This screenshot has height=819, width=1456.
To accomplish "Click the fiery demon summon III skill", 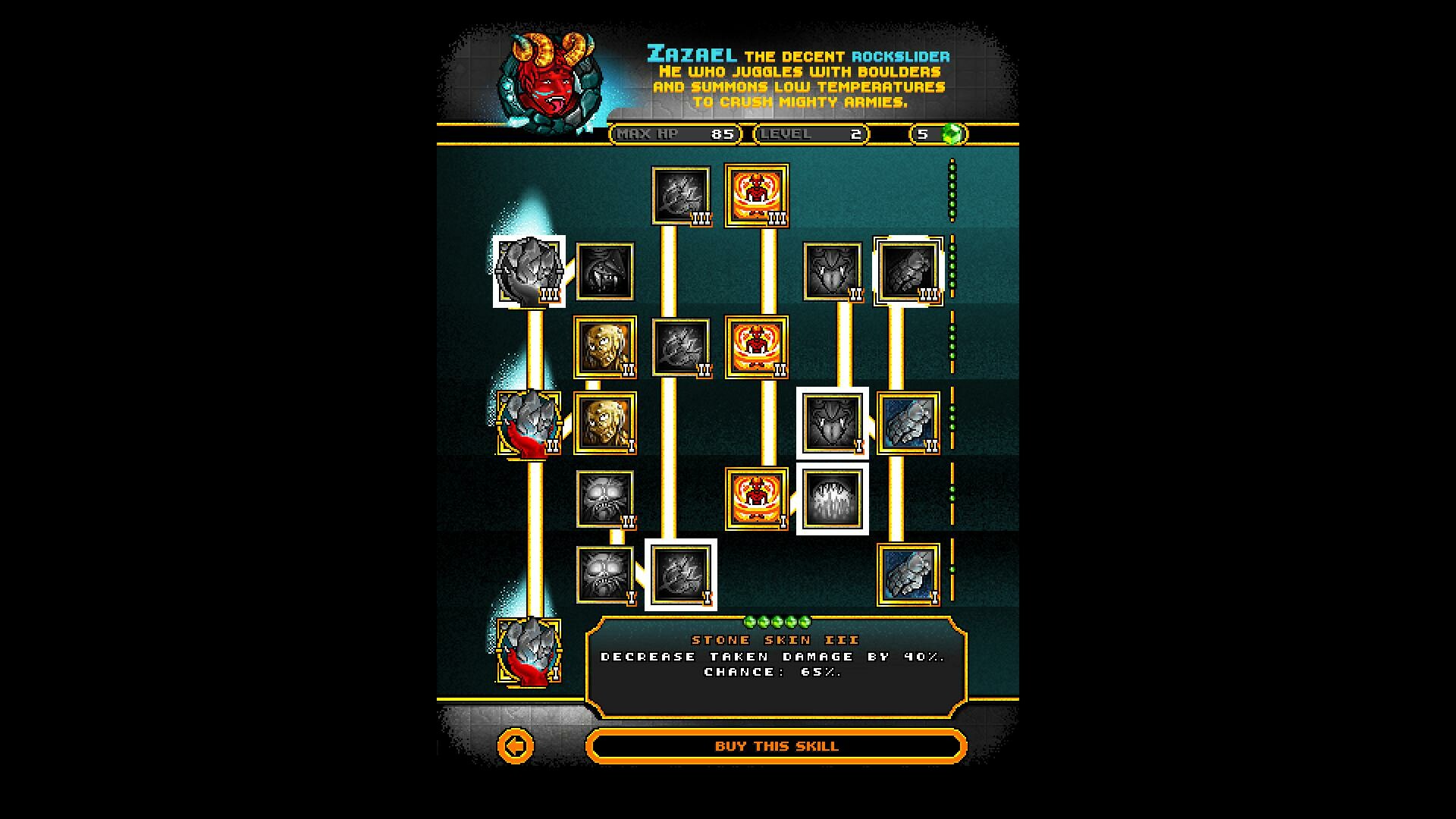I will point(758,196).
